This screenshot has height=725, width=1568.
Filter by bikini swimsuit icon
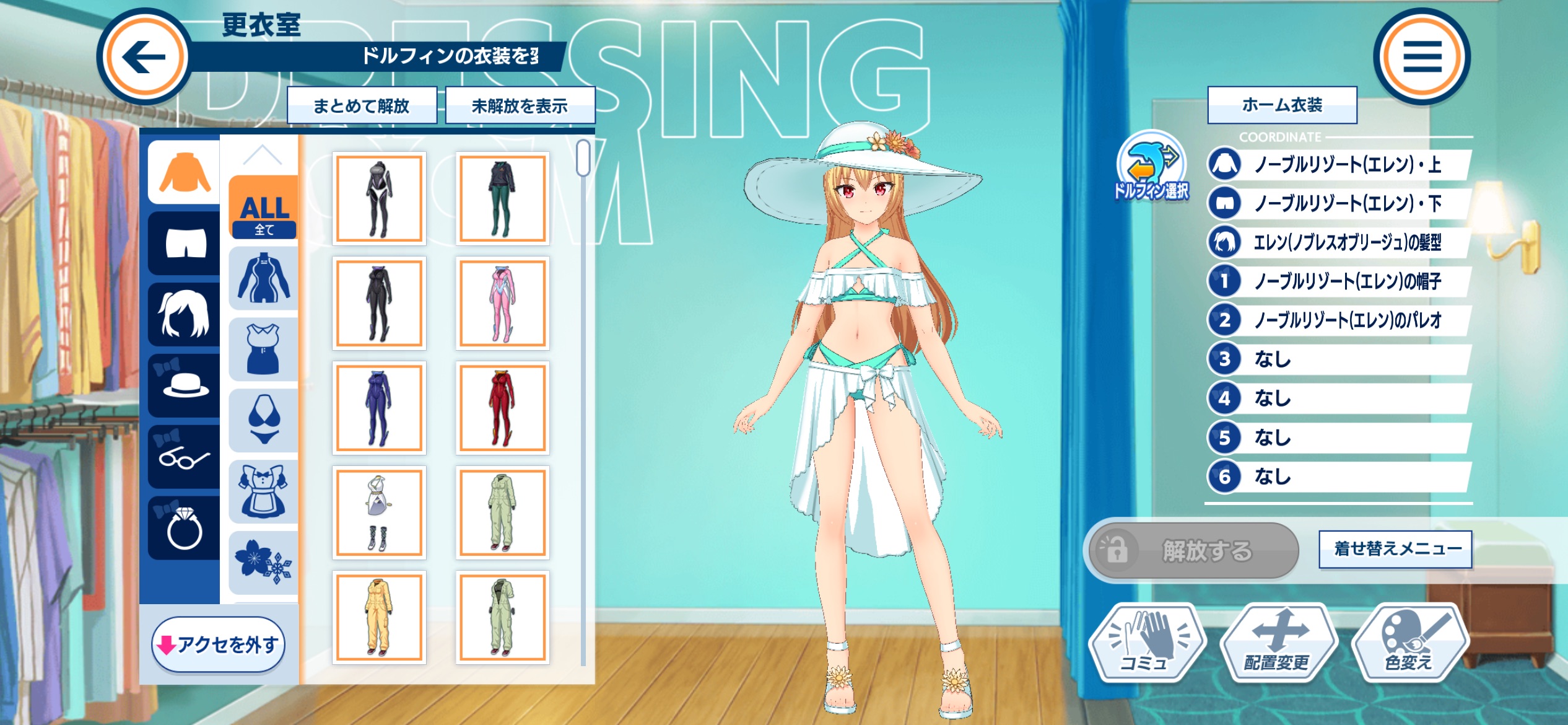point(264,420)
